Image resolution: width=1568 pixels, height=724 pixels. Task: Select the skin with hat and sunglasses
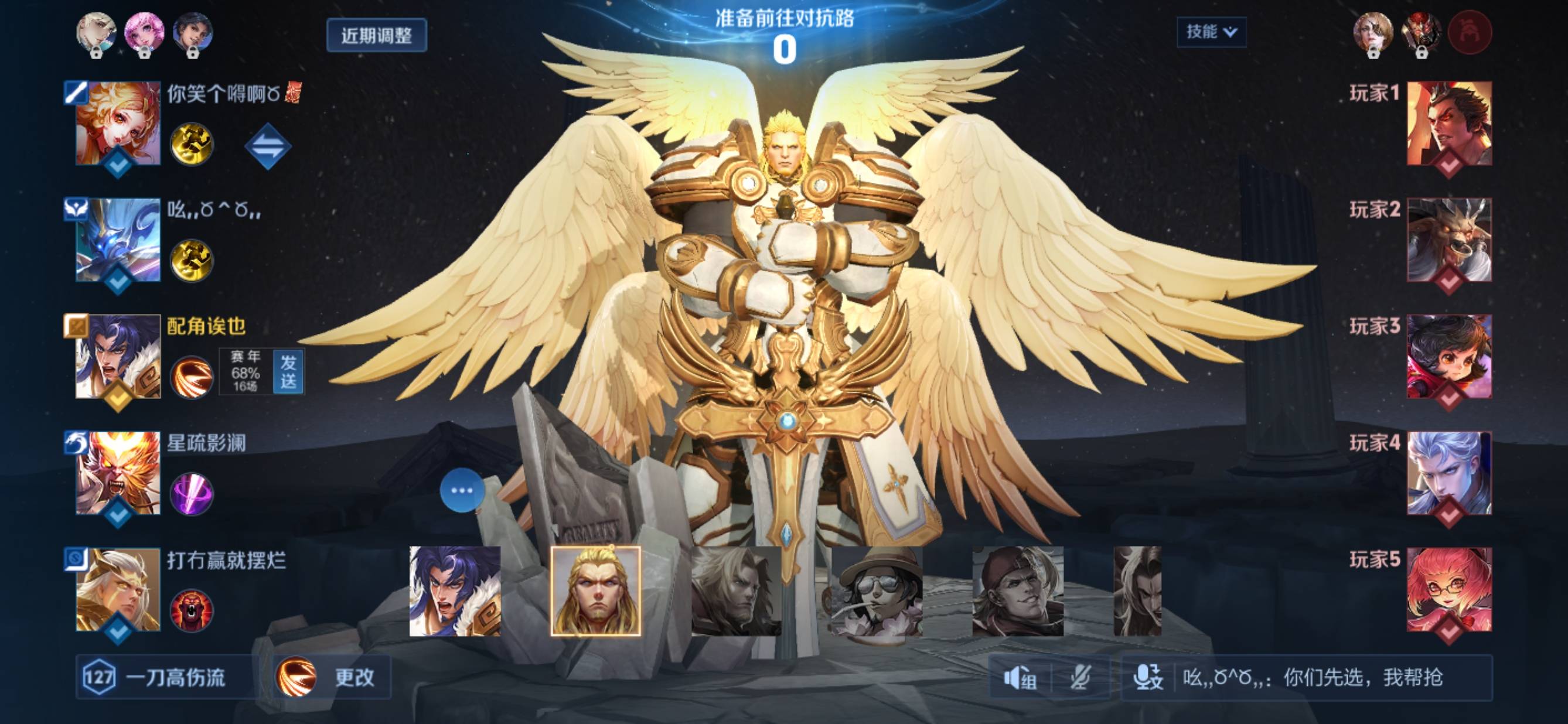point(877,591)
